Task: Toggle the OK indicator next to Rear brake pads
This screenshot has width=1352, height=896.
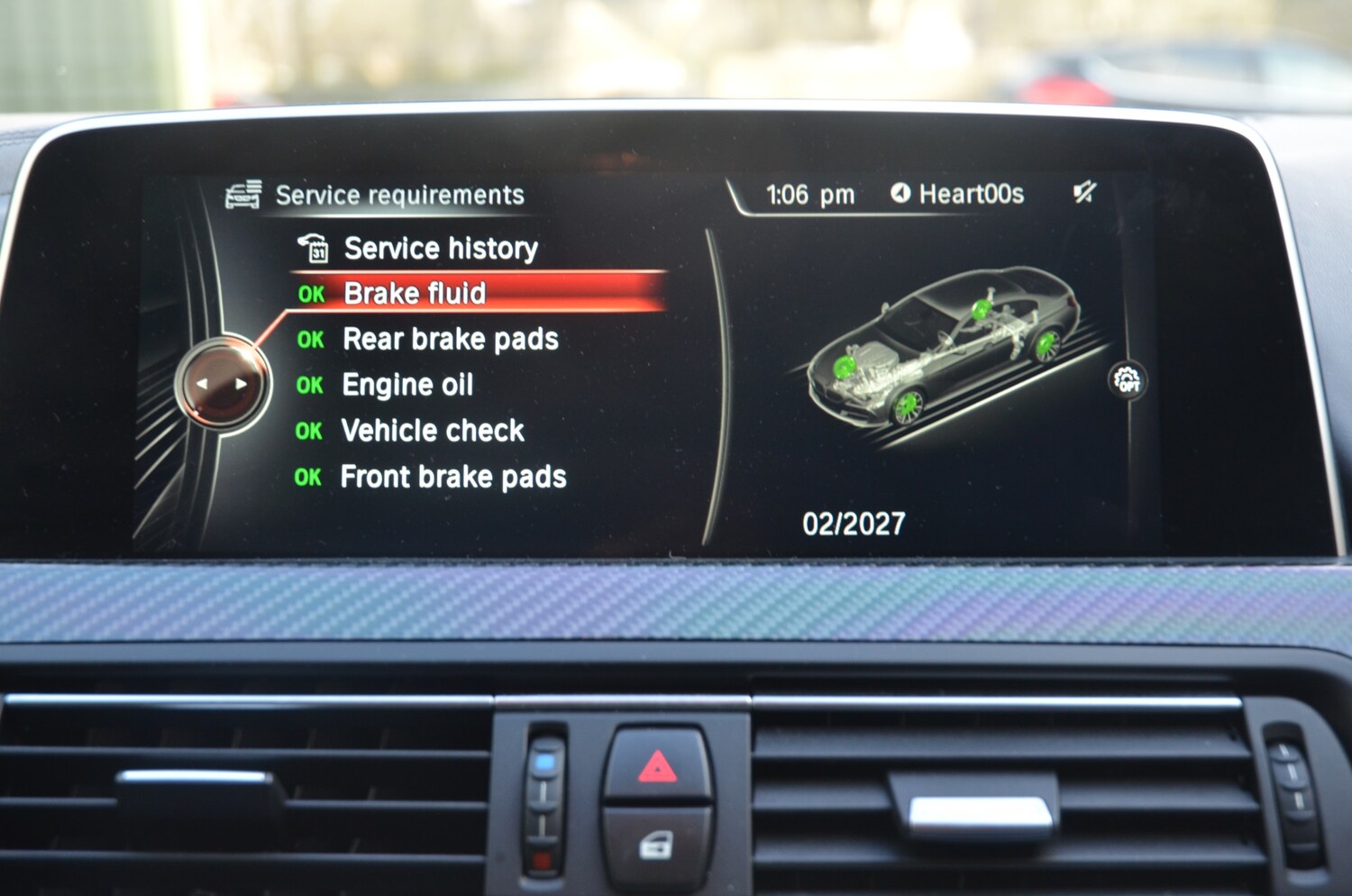Action: click(x=310, y=340)
